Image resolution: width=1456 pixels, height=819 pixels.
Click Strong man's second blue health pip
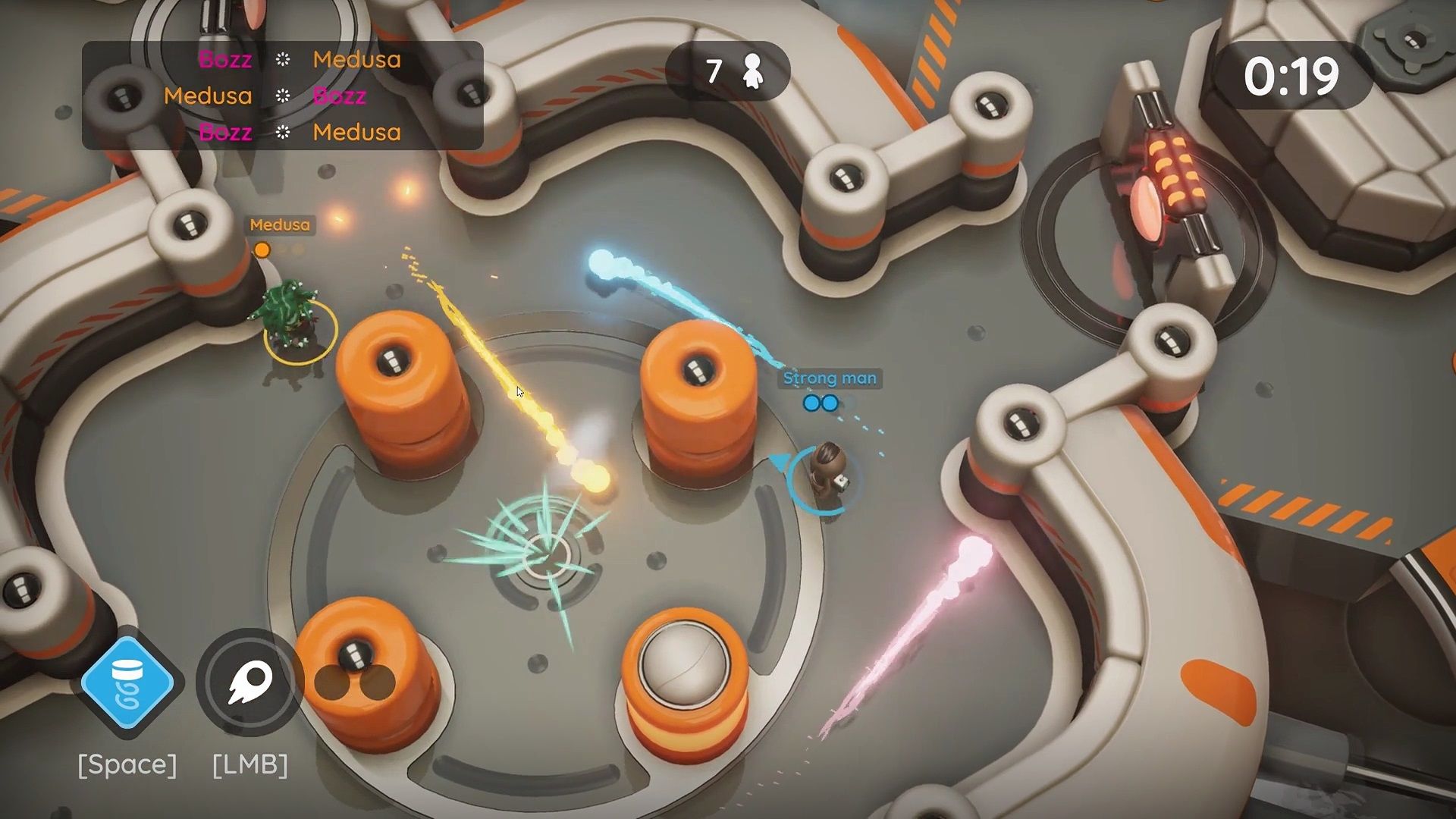830,403
